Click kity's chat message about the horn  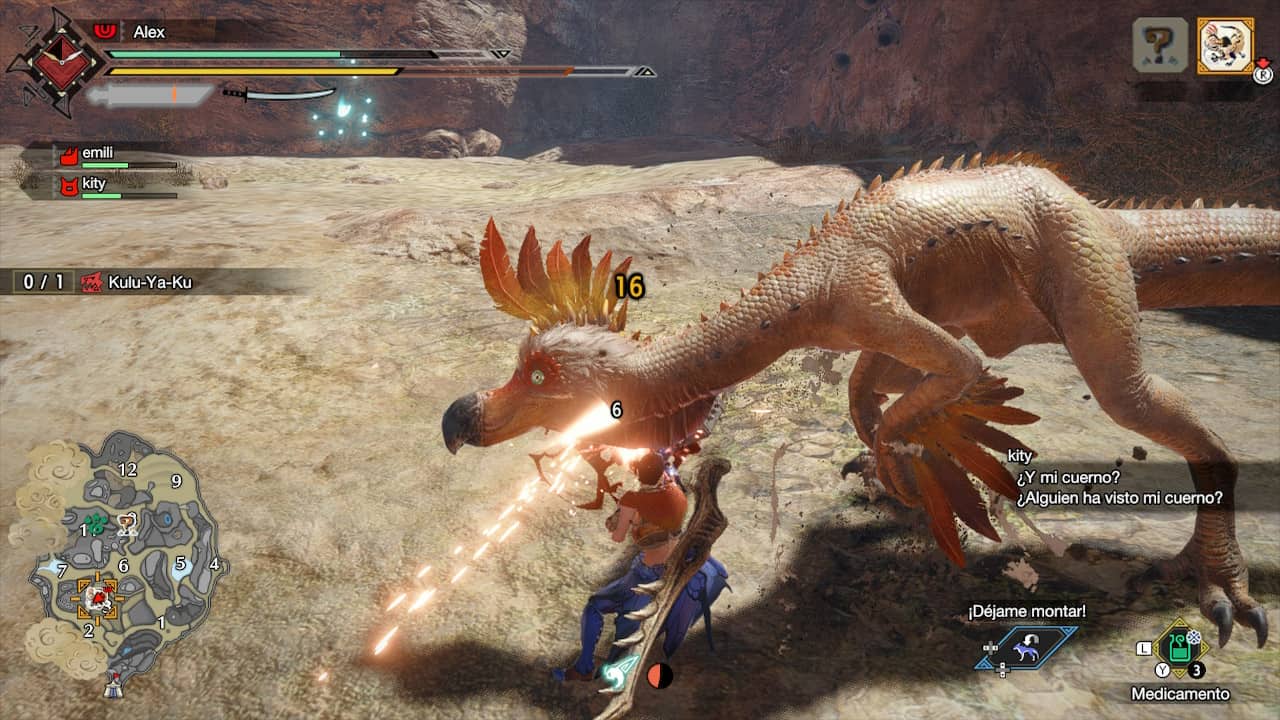[x=1118, y=487]
